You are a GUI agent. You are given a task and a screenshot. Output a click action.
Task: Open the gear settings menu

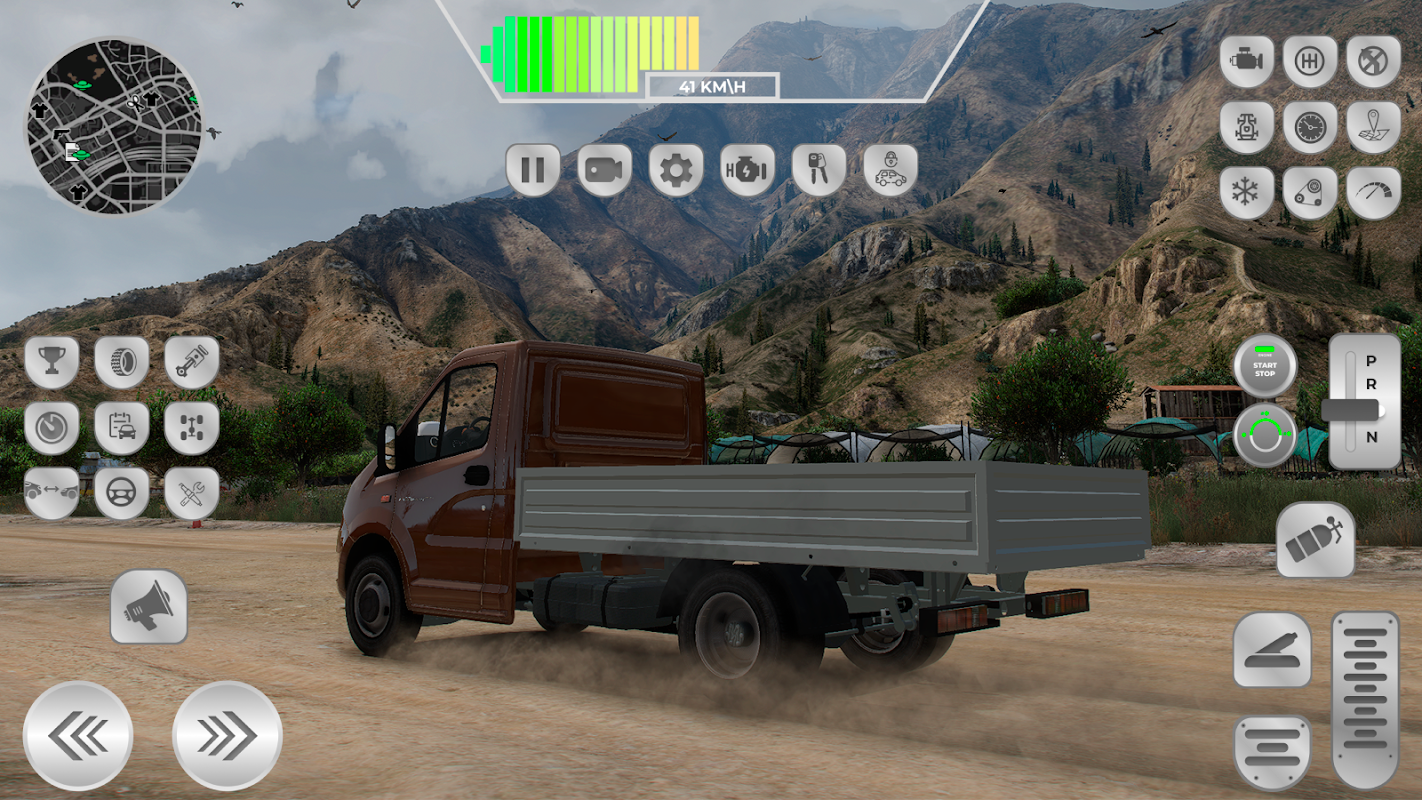pyautogui.click(x=676, y=170)
